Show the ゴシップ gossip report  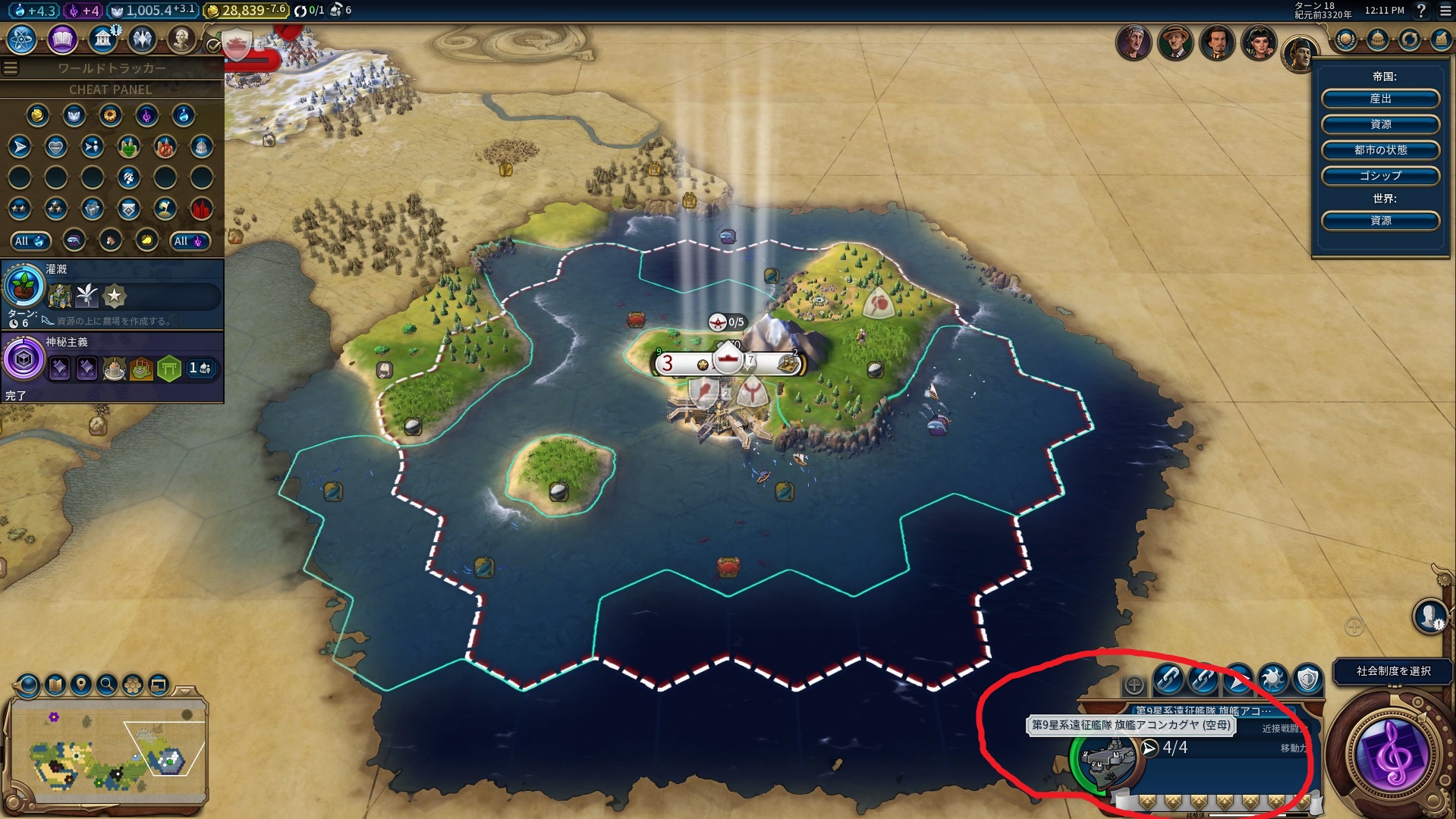[x=1380, y=175]
